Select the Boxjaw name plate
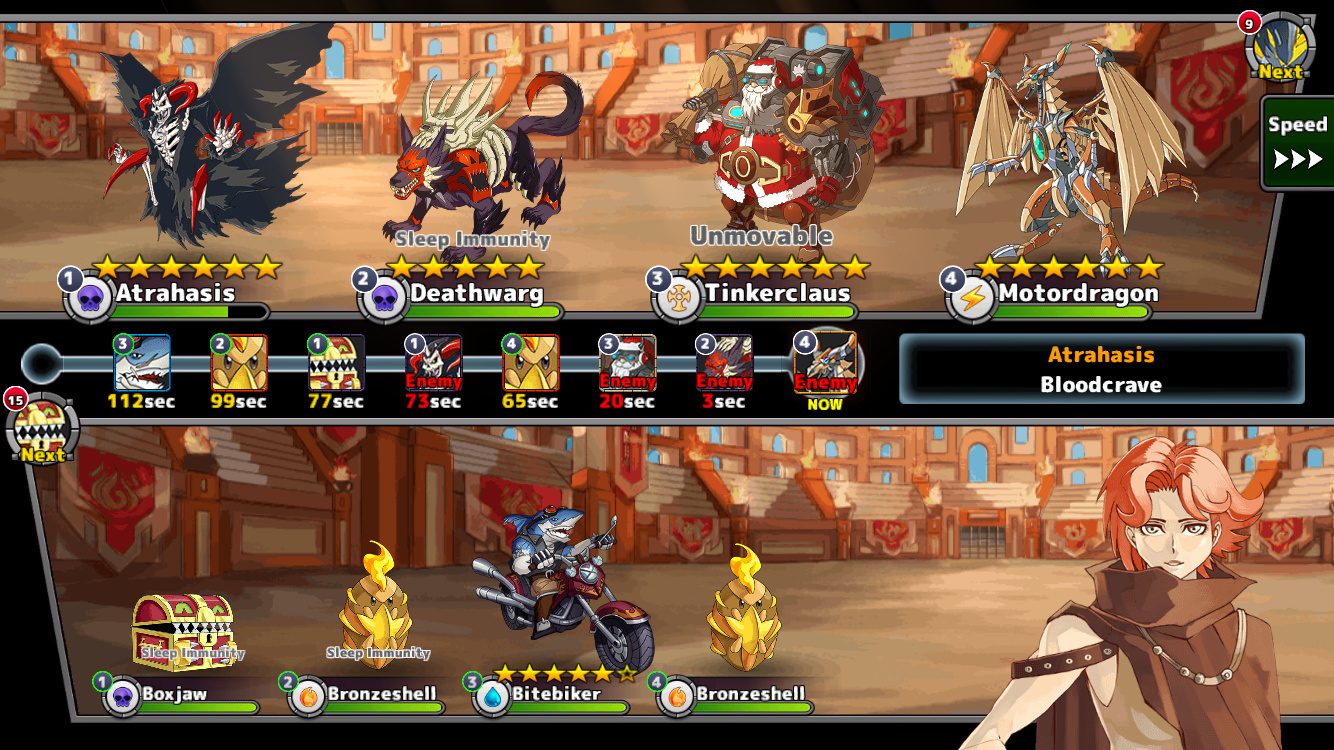This screenshot has width=1334, height=750. coord(175,694)
